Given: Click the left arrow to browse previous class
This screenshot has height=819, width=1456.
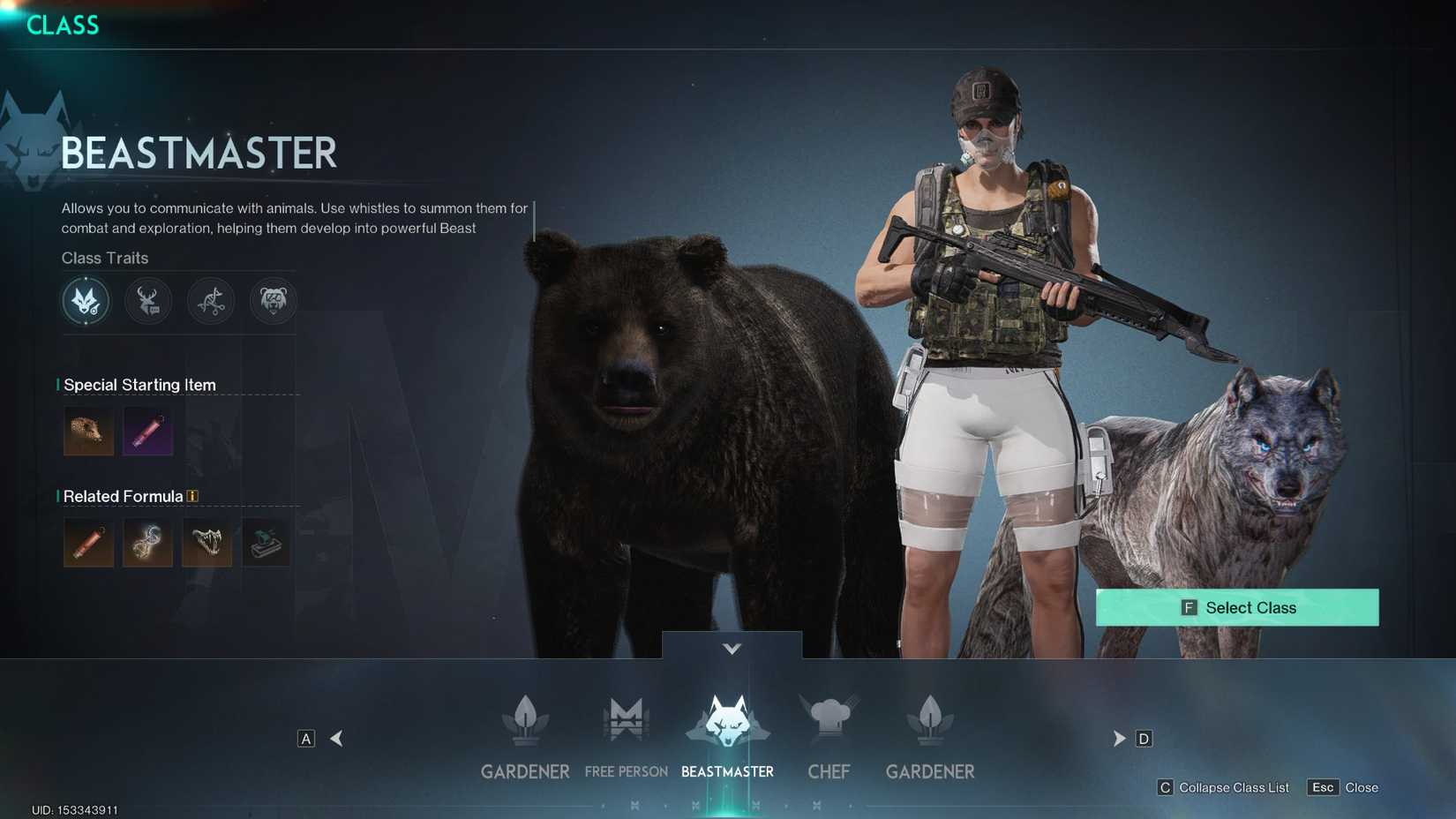Looking at the screenshot, I should (335, 738).
